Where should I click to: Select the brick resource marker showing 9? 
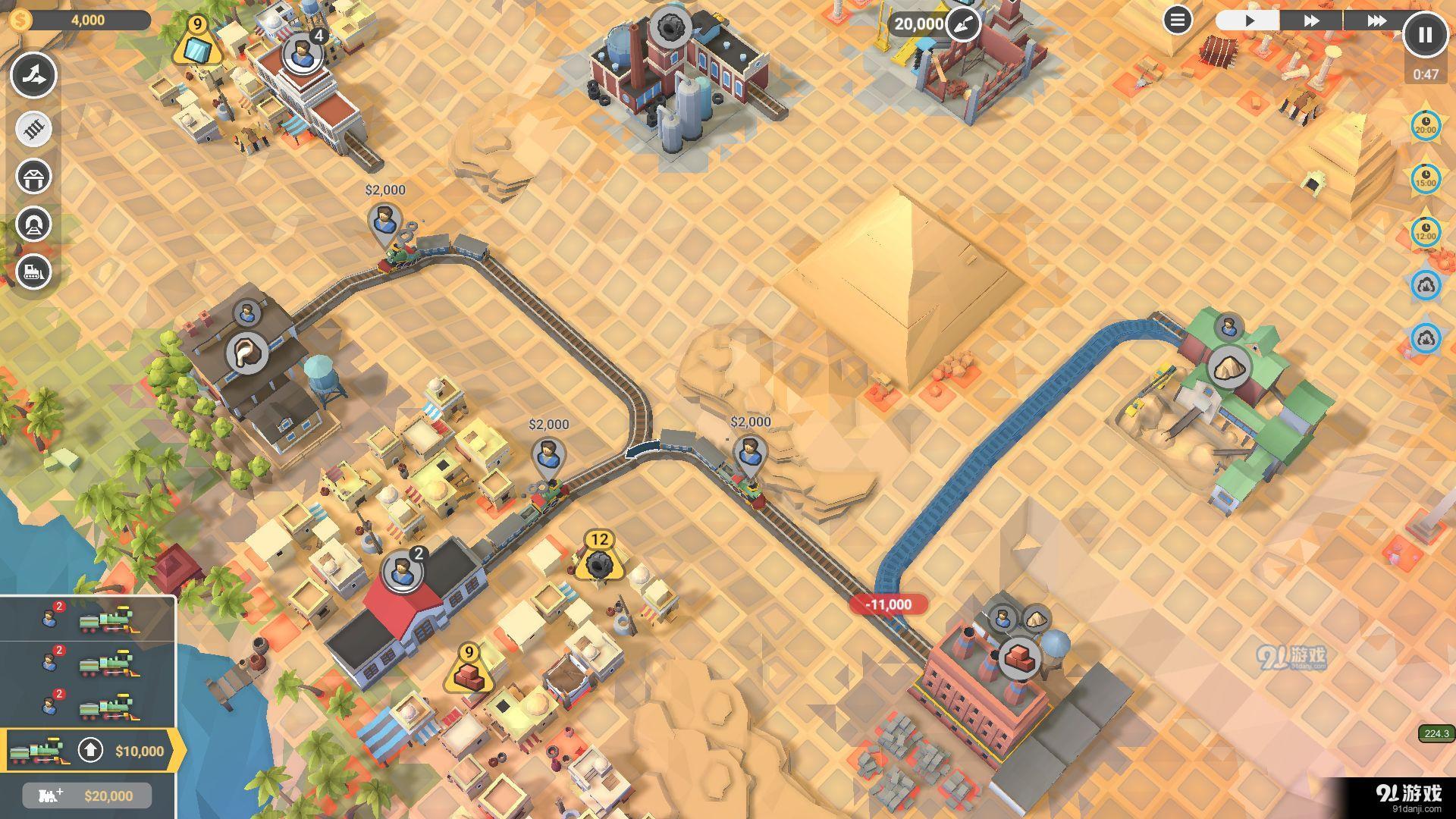coord(469,672)
